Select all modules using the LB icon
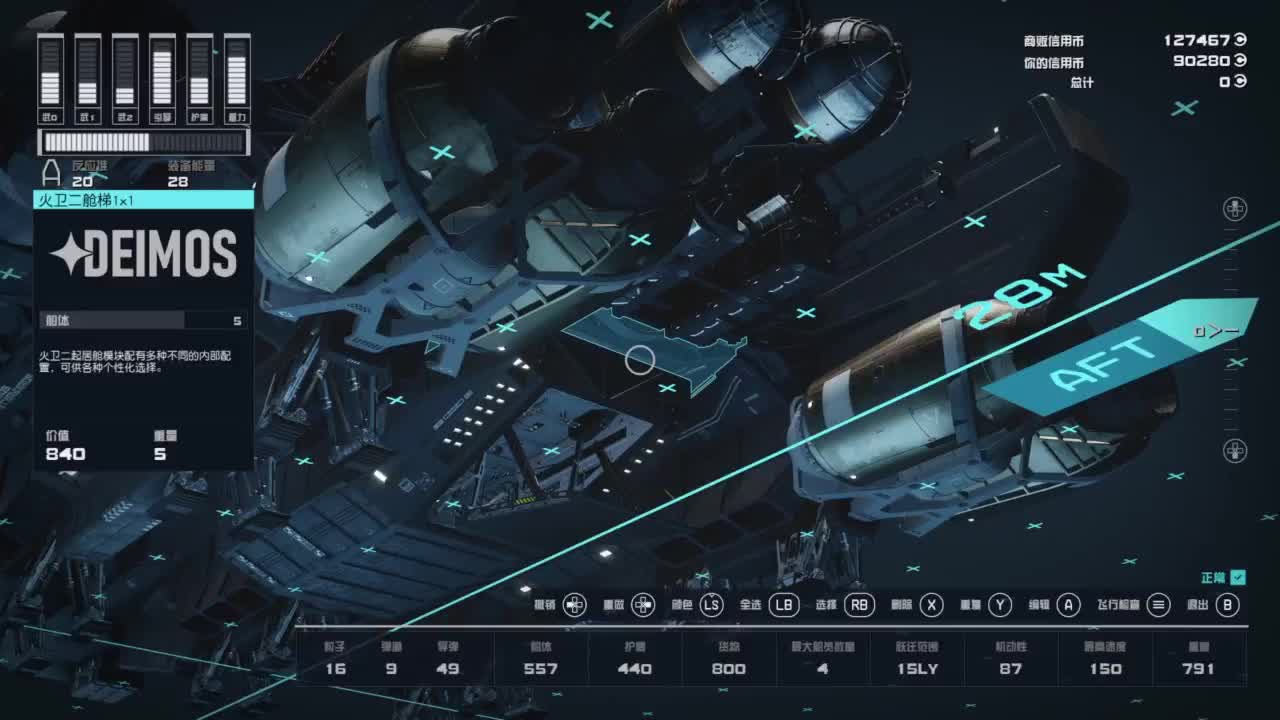 [784, 604]
